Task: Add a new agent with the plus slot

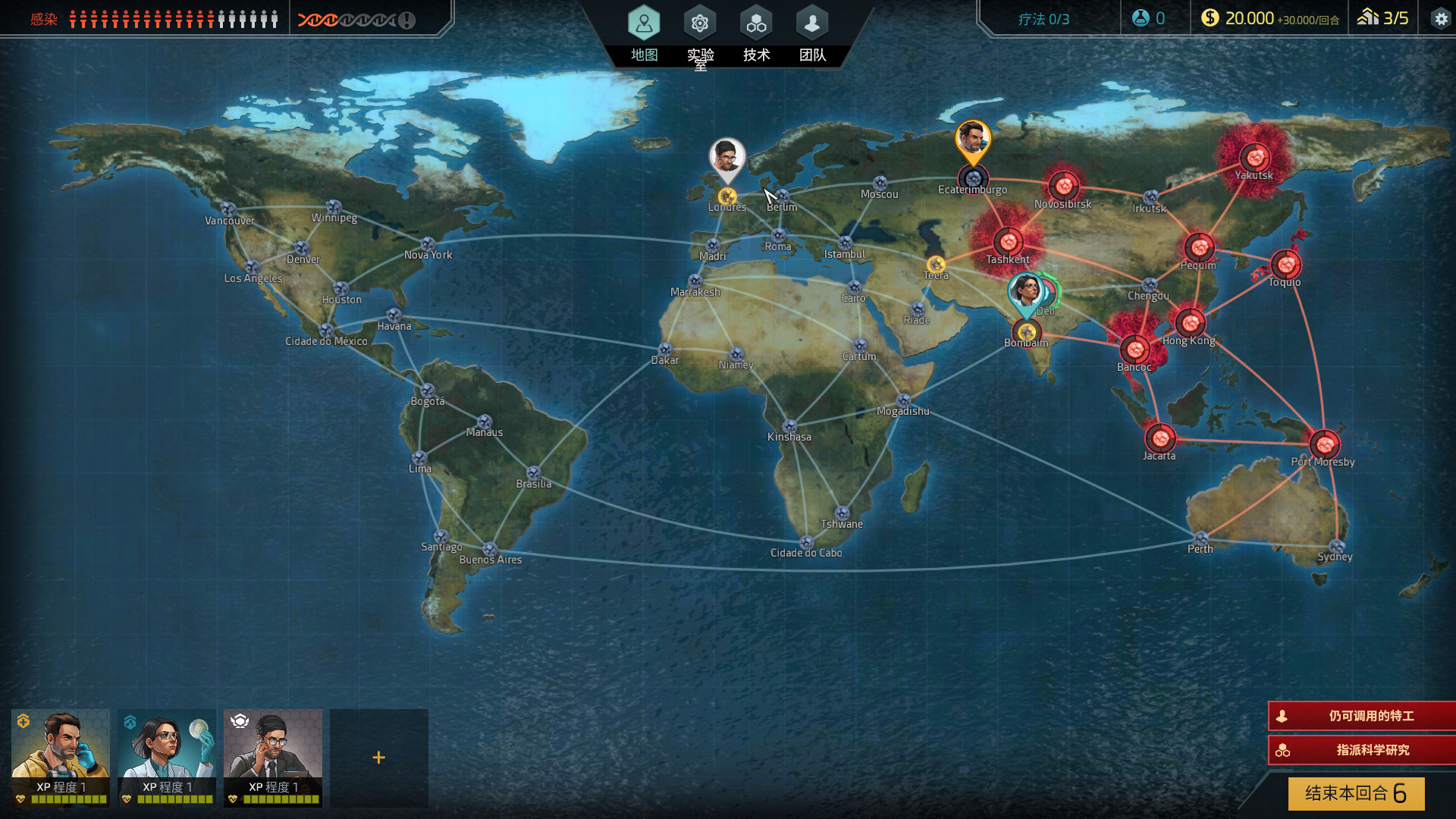Action: pos(378,757)
